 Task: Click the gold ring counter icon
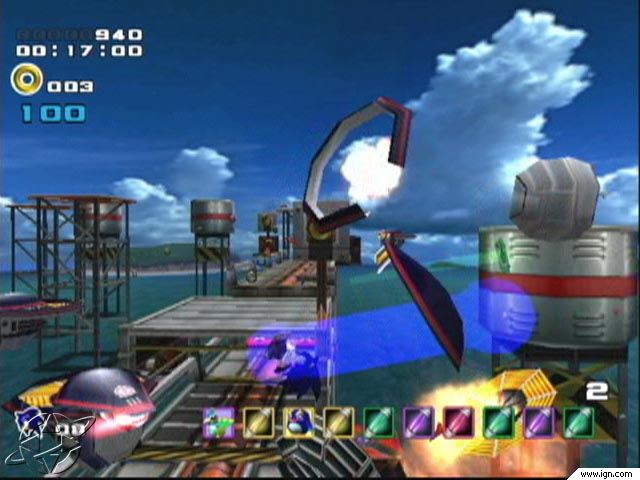(27, 79)
